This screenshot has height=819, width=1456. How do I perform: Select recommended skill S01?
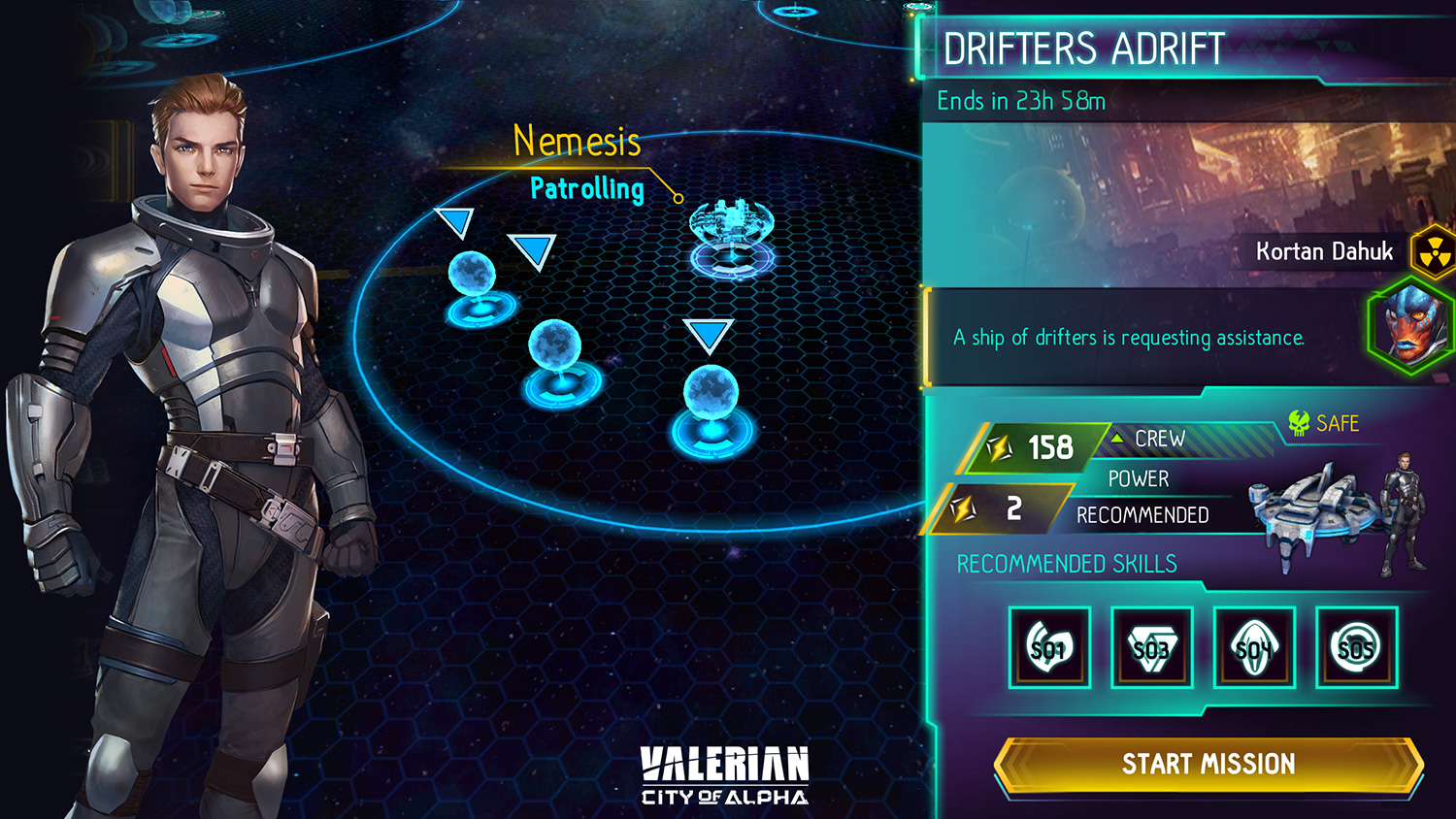[1049, 647]
